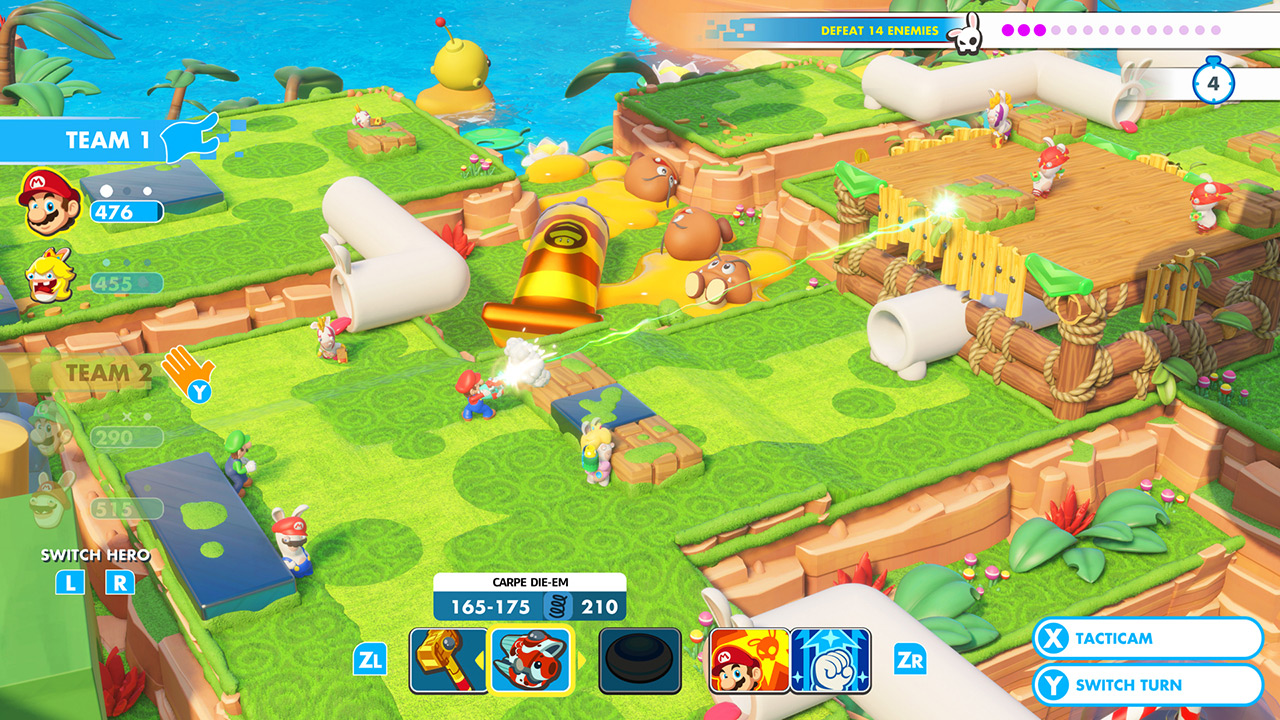Screen dimensions: 1280x720
Task: Click the spring jump icon beside weapon damage
Action: [x=560, y=603]
